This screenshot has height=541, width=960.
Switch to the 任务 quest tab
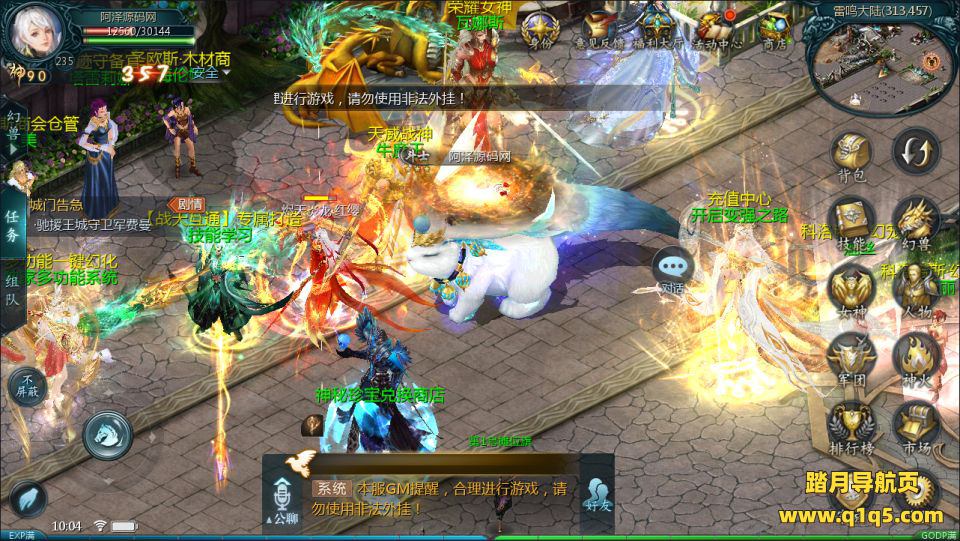[x=12, y=227]
